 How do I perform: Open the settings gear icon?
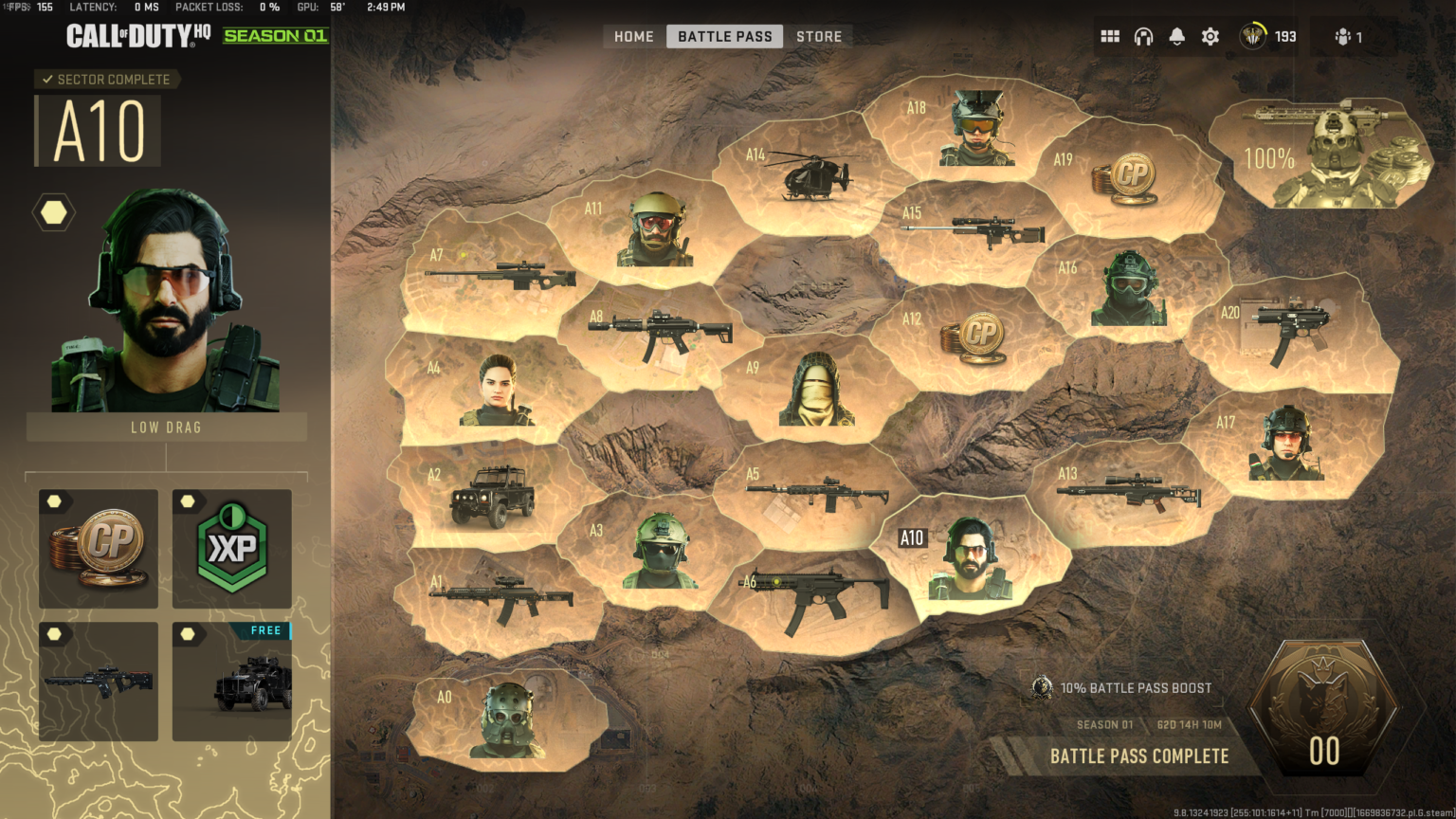point(1210,35)
